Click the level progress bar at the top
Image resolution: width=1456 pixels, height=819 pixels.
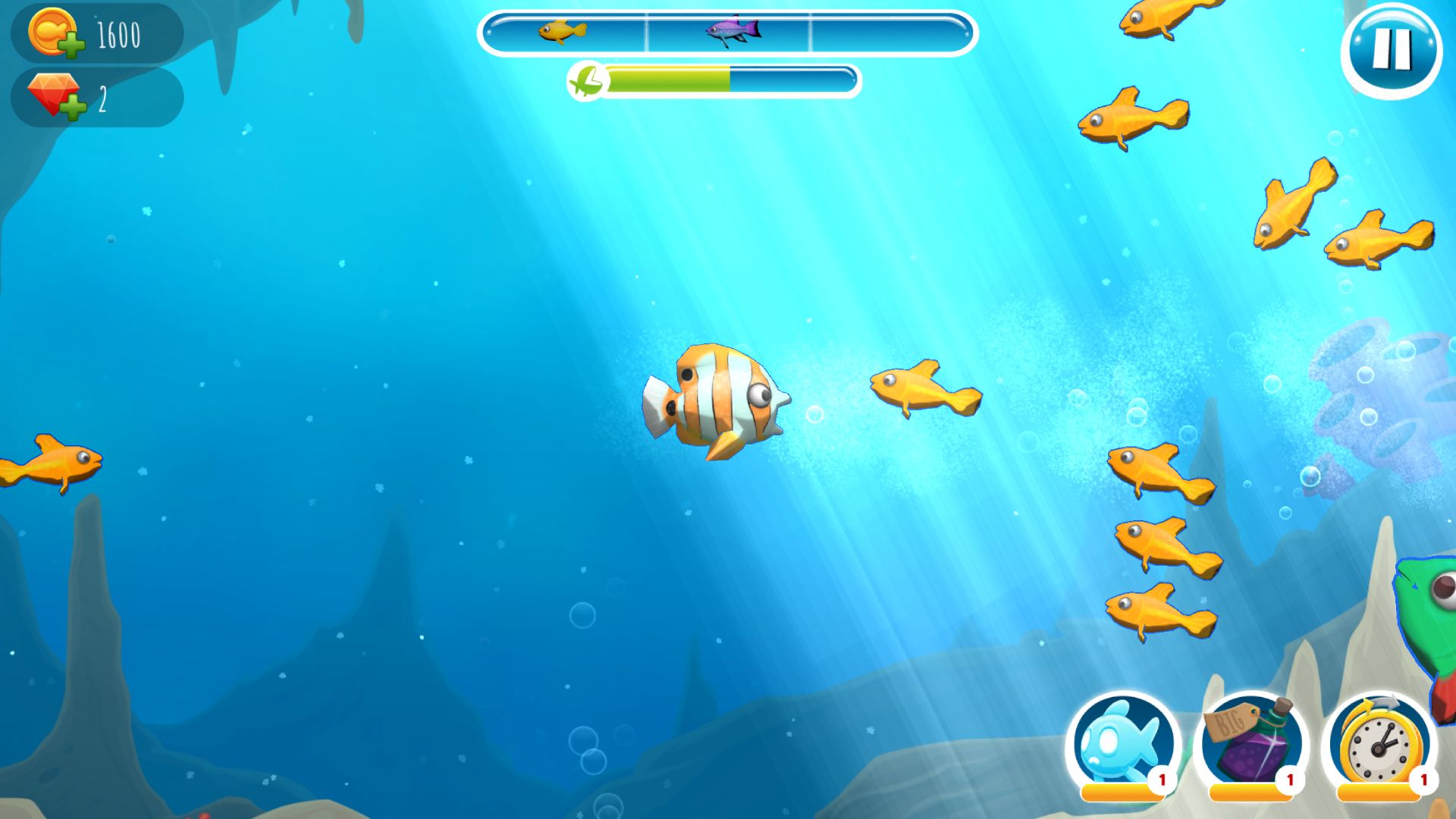[726, 32]
